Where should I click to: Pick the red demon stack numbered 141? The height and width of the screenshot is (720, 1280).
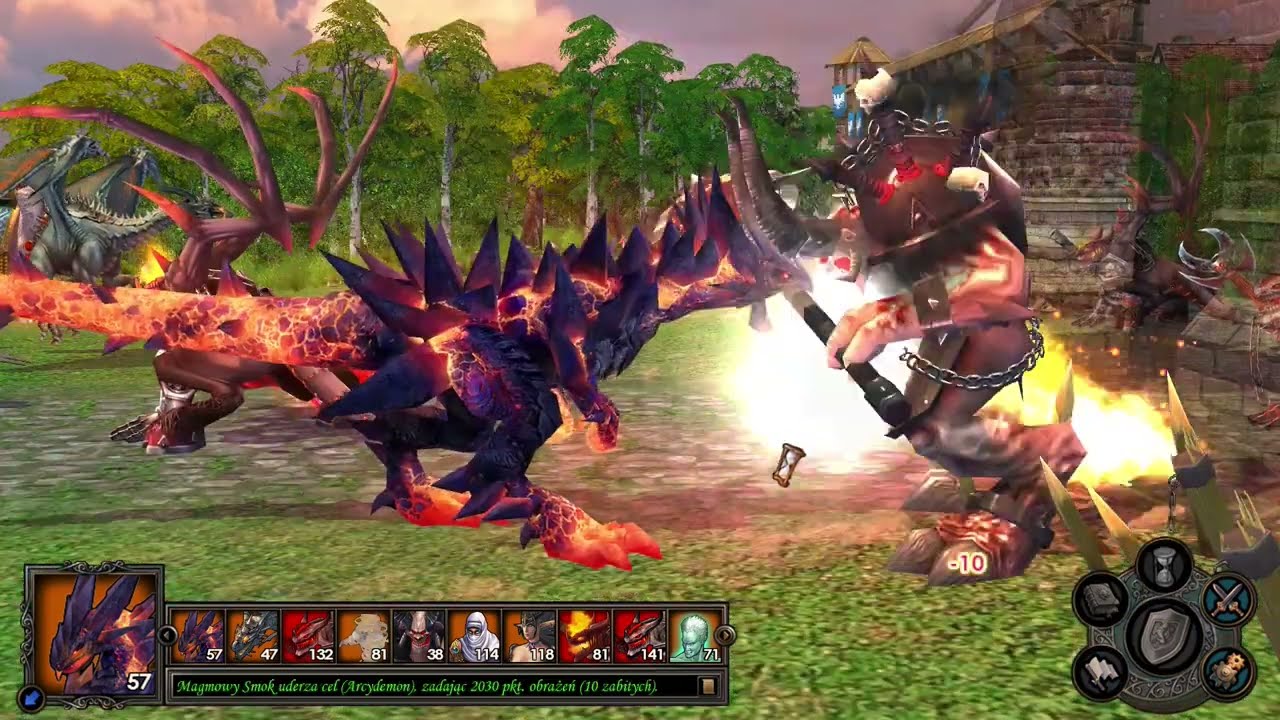[x=640, y=636]
